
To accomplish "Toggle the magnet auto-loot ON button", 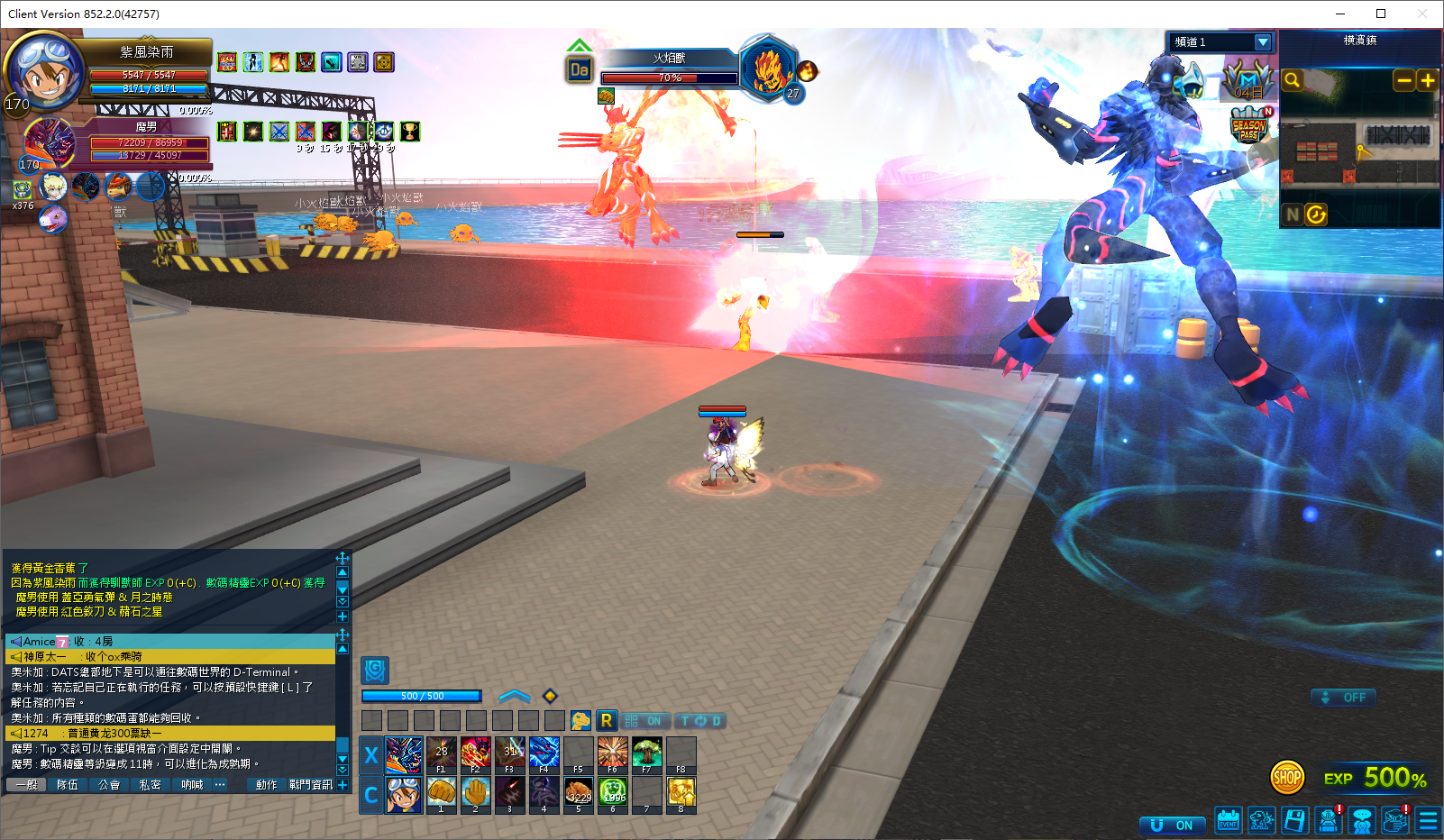I will click(x=1173, y=826).
